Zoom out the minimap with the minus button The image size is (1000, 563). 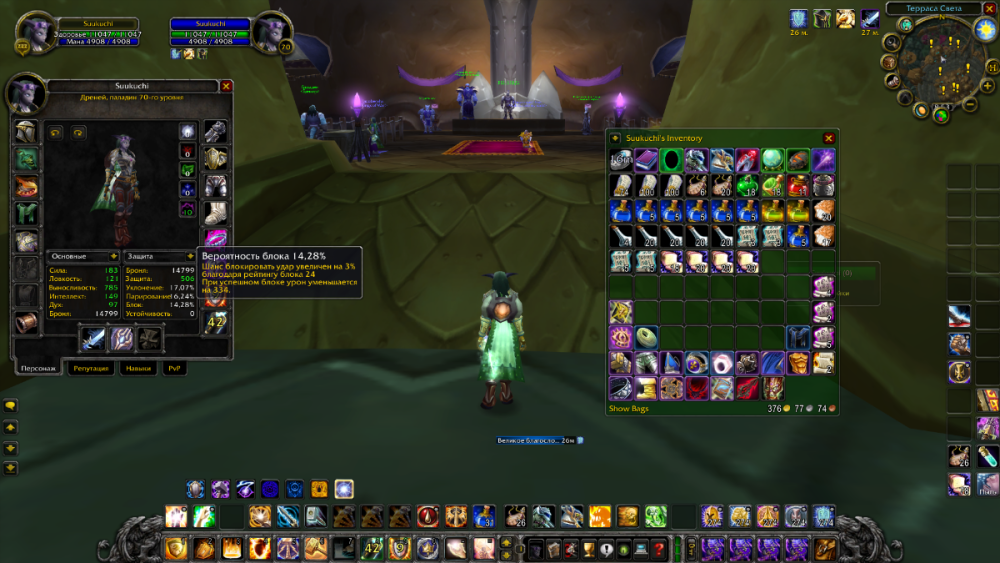969,104
